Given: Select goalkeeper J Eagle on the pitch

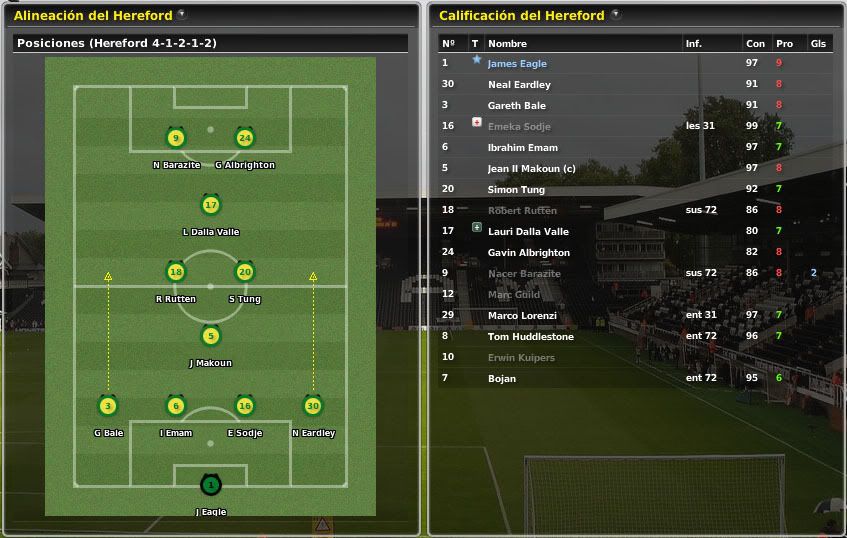Looking at the screenshot, I should click(x=210, y=486).
